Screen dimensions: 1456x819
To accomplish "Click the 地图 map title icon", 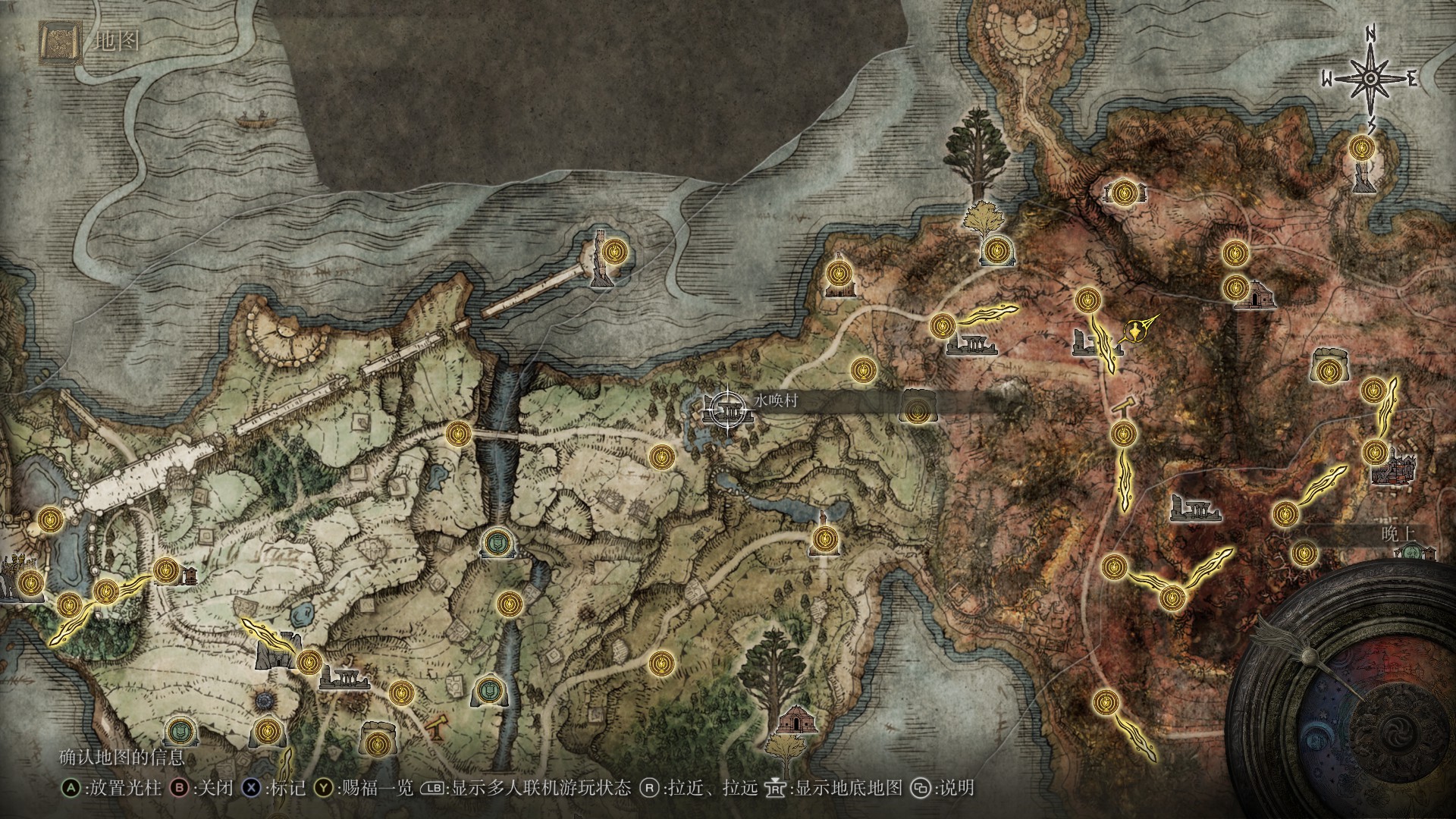I will pyautogui.click(x=61, y=42).
